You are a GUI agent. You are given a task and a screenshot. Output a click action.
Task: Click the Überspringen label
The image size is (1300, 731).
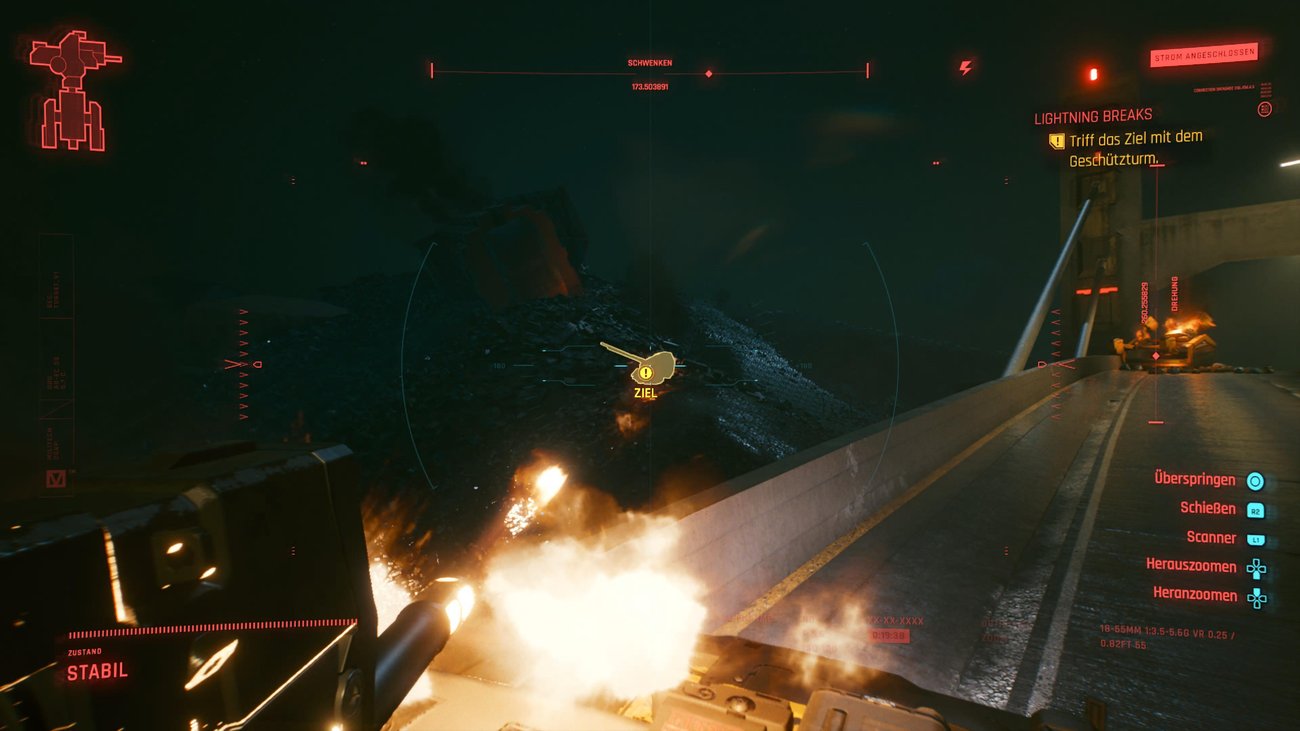pos(1194,479)
